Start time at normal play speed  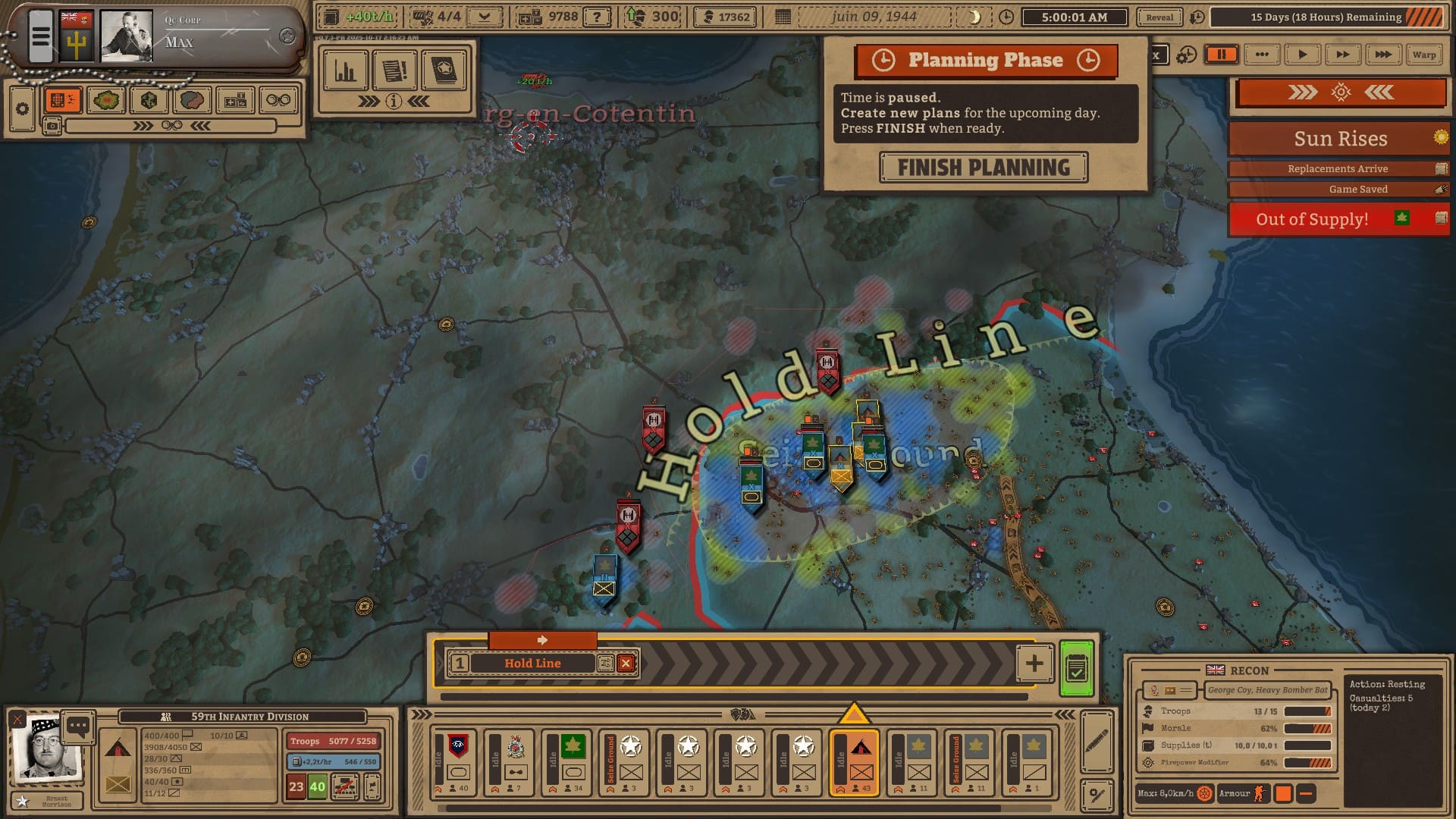coord(1302,55)
